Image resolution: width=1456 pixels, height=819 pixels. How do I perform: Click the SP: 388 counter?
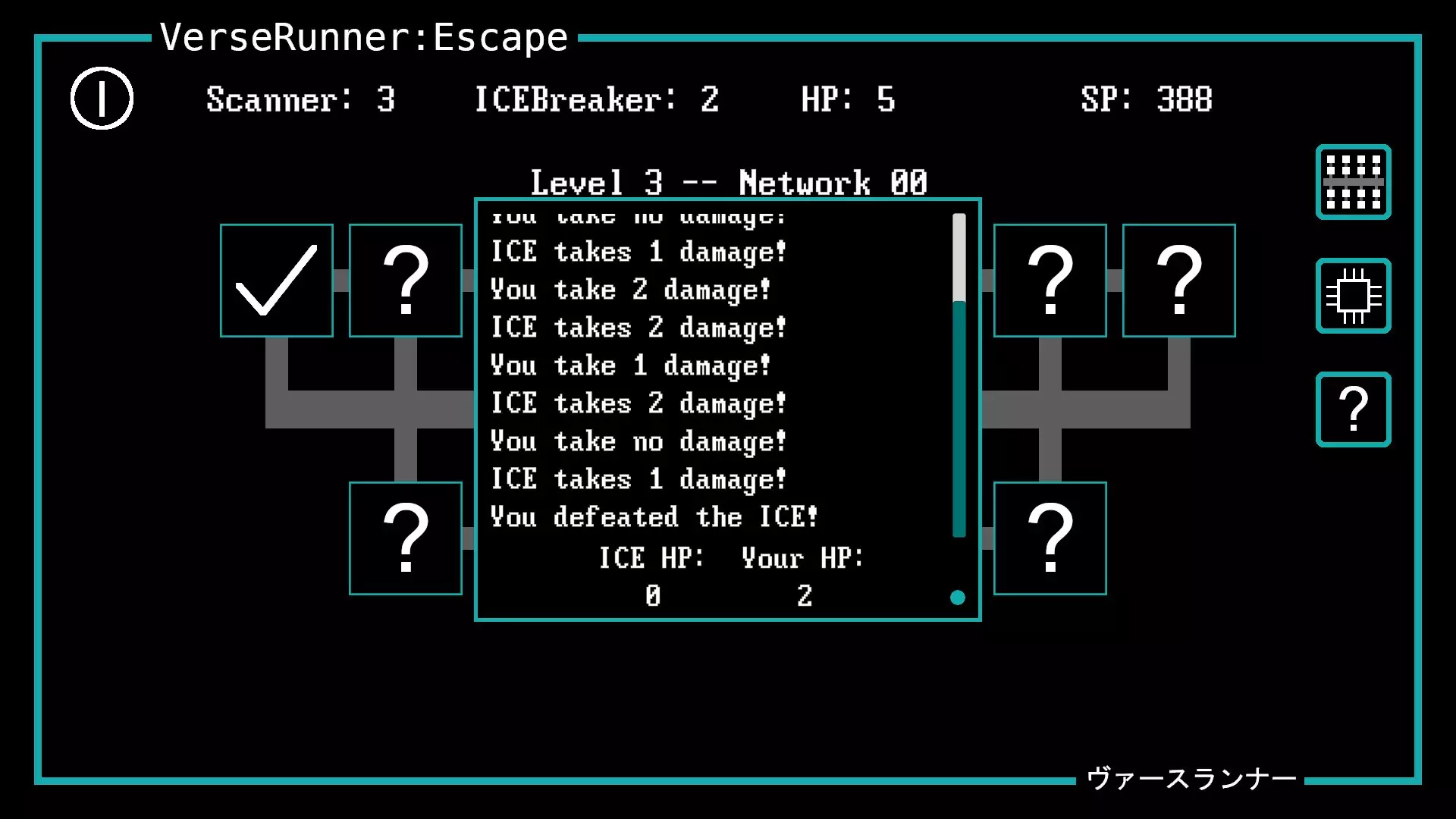1147,99
